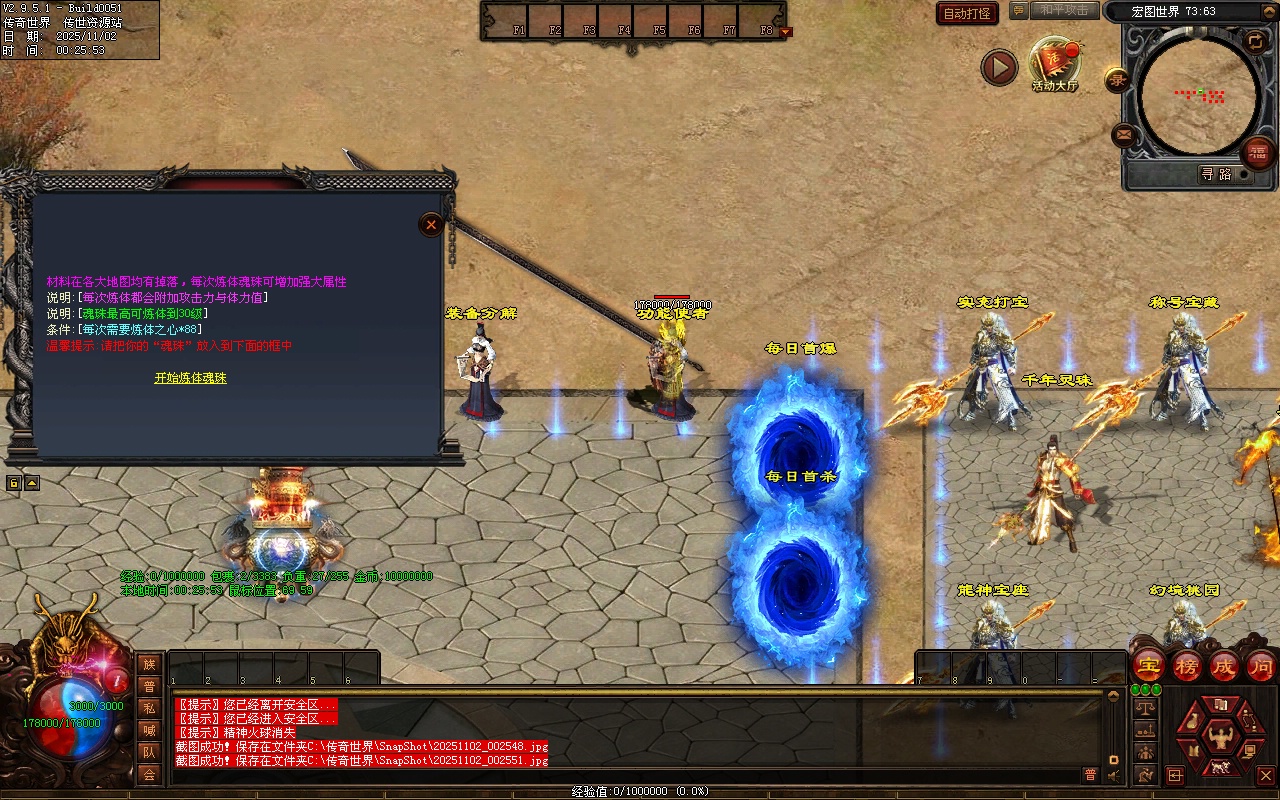Click the 寻路 pathfinding button

(x=1216, y=174)
